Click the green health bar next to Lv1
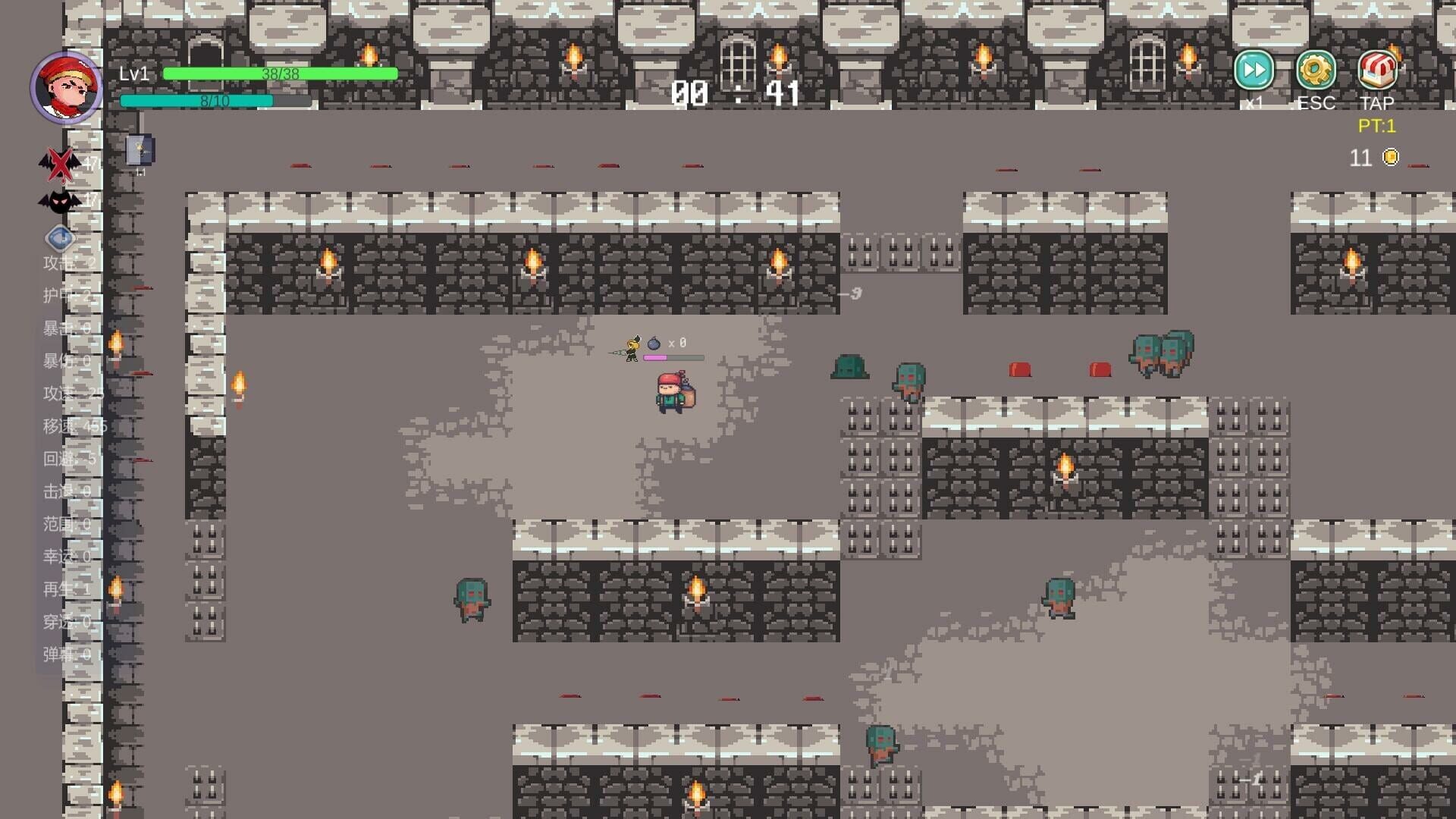The image size is (1456, 819). 281,74
